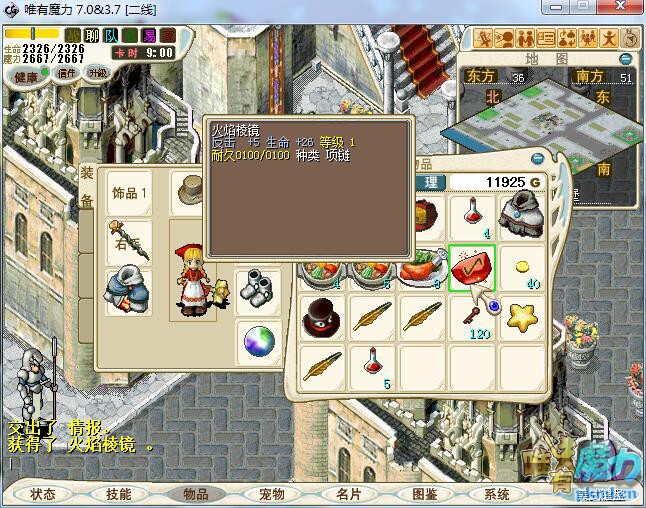Screen dimensions: 646x508
Task: Select the equipped staff in the weapon slot
Action: pyautogui.click(x=130, y=242)
